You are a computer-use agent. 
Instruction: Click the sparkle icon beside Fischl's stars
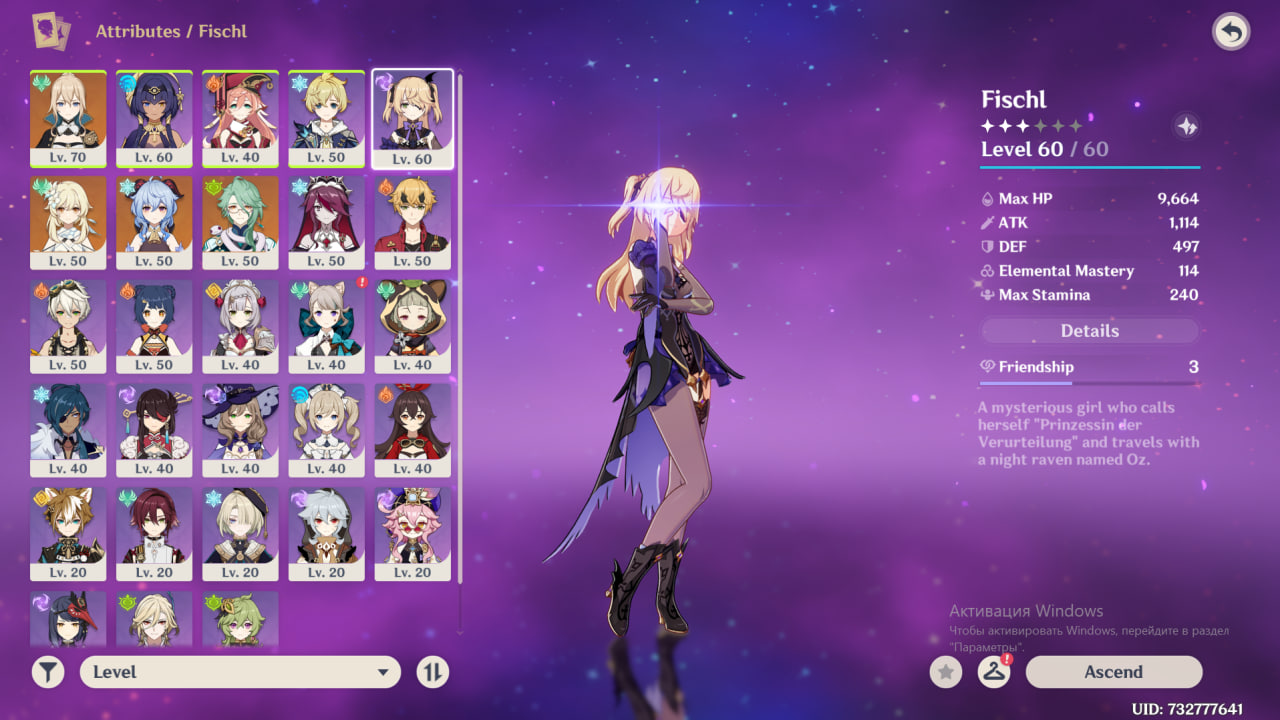click(1186, 126)
